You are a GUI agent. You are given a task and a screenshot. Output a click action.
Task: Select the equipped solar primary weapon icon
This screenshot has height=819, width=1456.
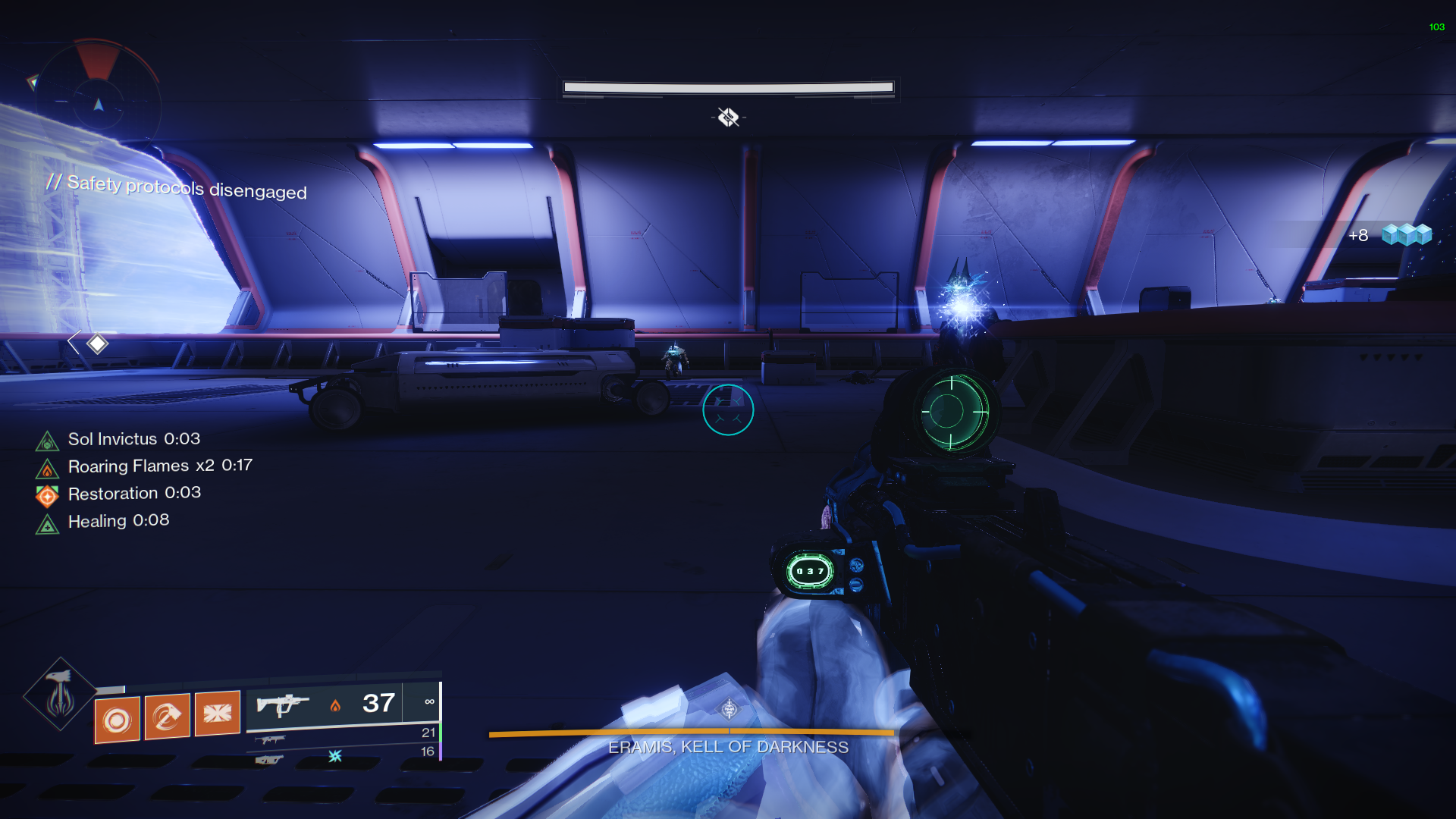[x=282, y=705]
